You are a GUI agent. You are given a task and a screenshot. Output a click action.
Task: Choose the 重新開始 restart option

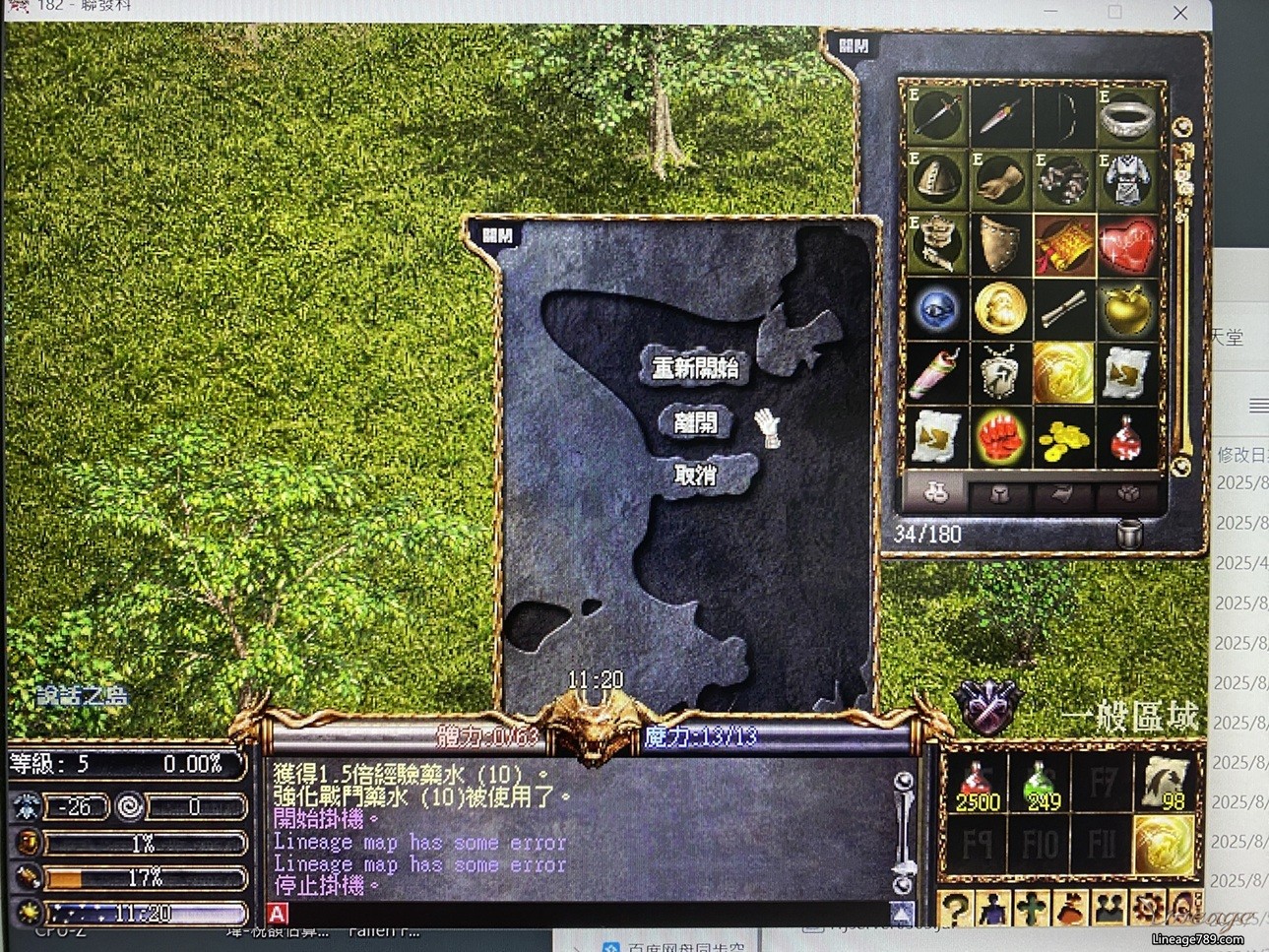[695, 368]
